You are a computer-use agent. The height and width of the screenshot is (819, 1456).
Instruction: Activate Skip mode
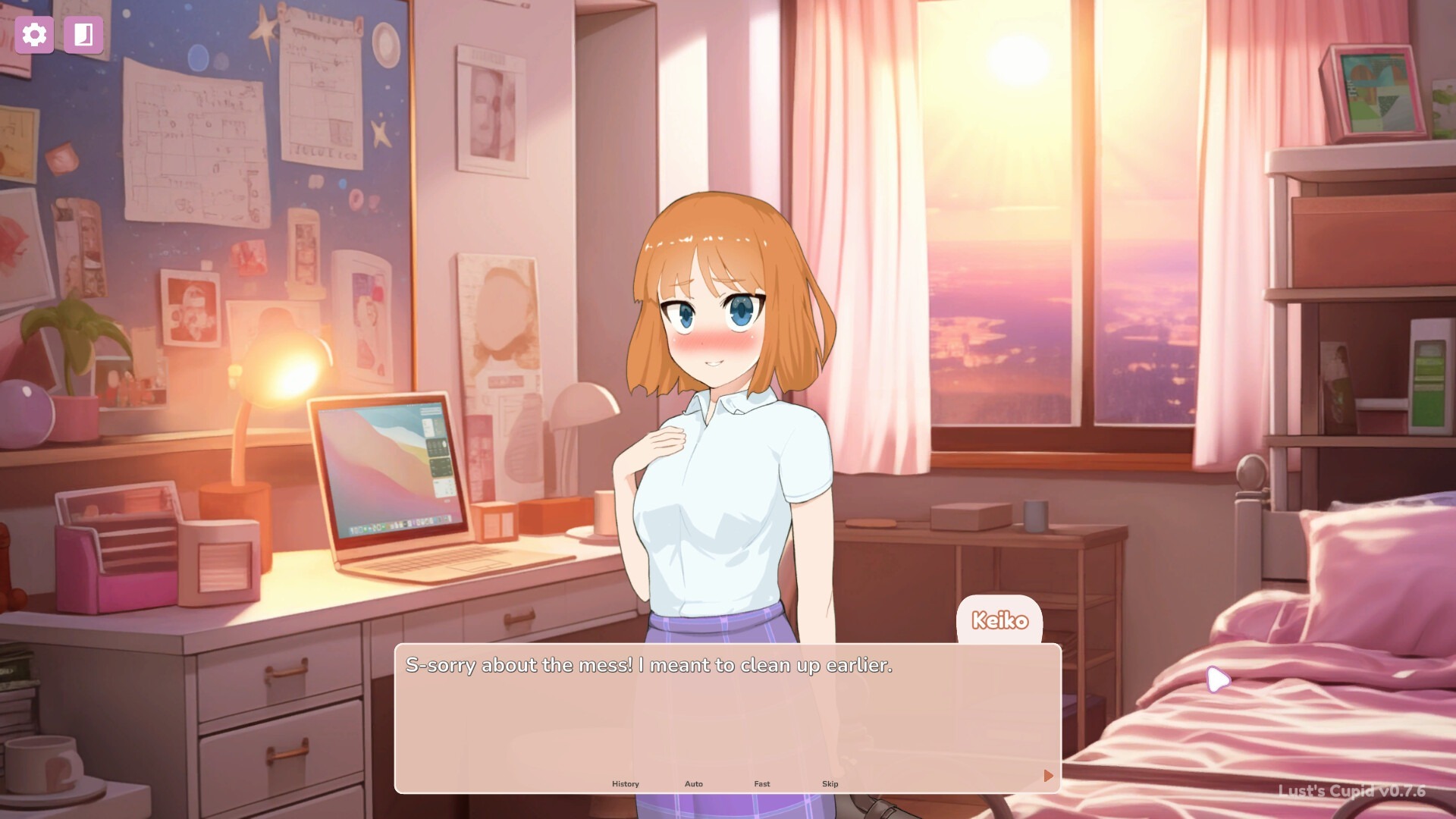(x=830, y=784)
